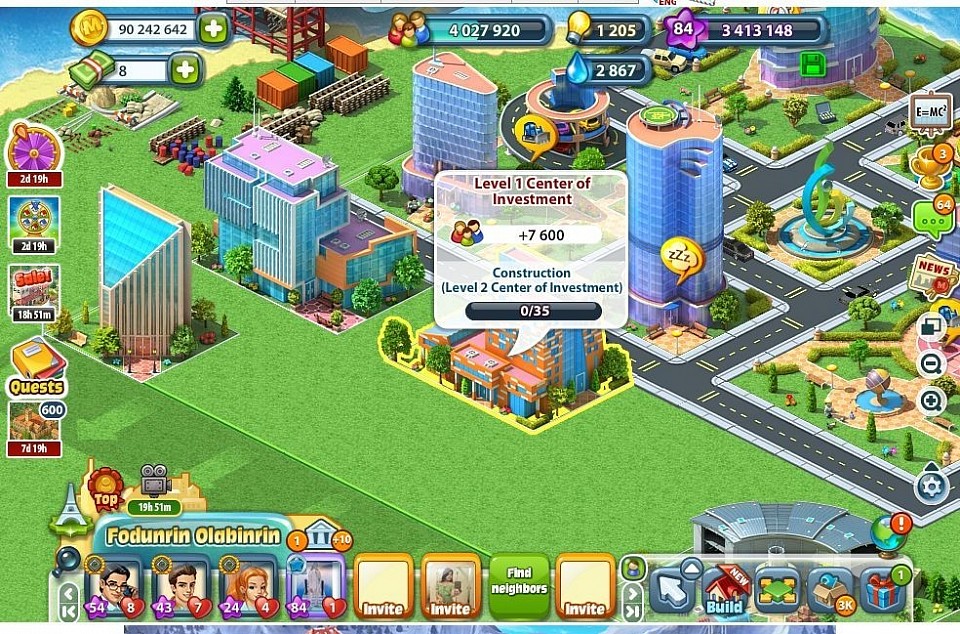Zoom out with the magnifier minus
The image size is (960, 634).
(932, 364)
